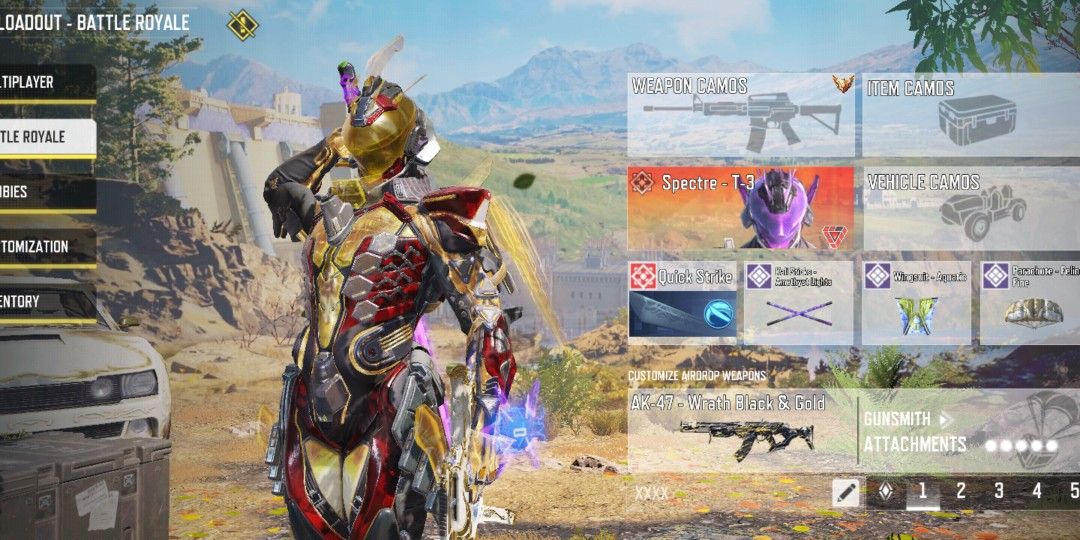Click the yellow diamond icon beside the title
This screenshot has width=1080, height=540.
pyautogui.click(x=242, y=24)
